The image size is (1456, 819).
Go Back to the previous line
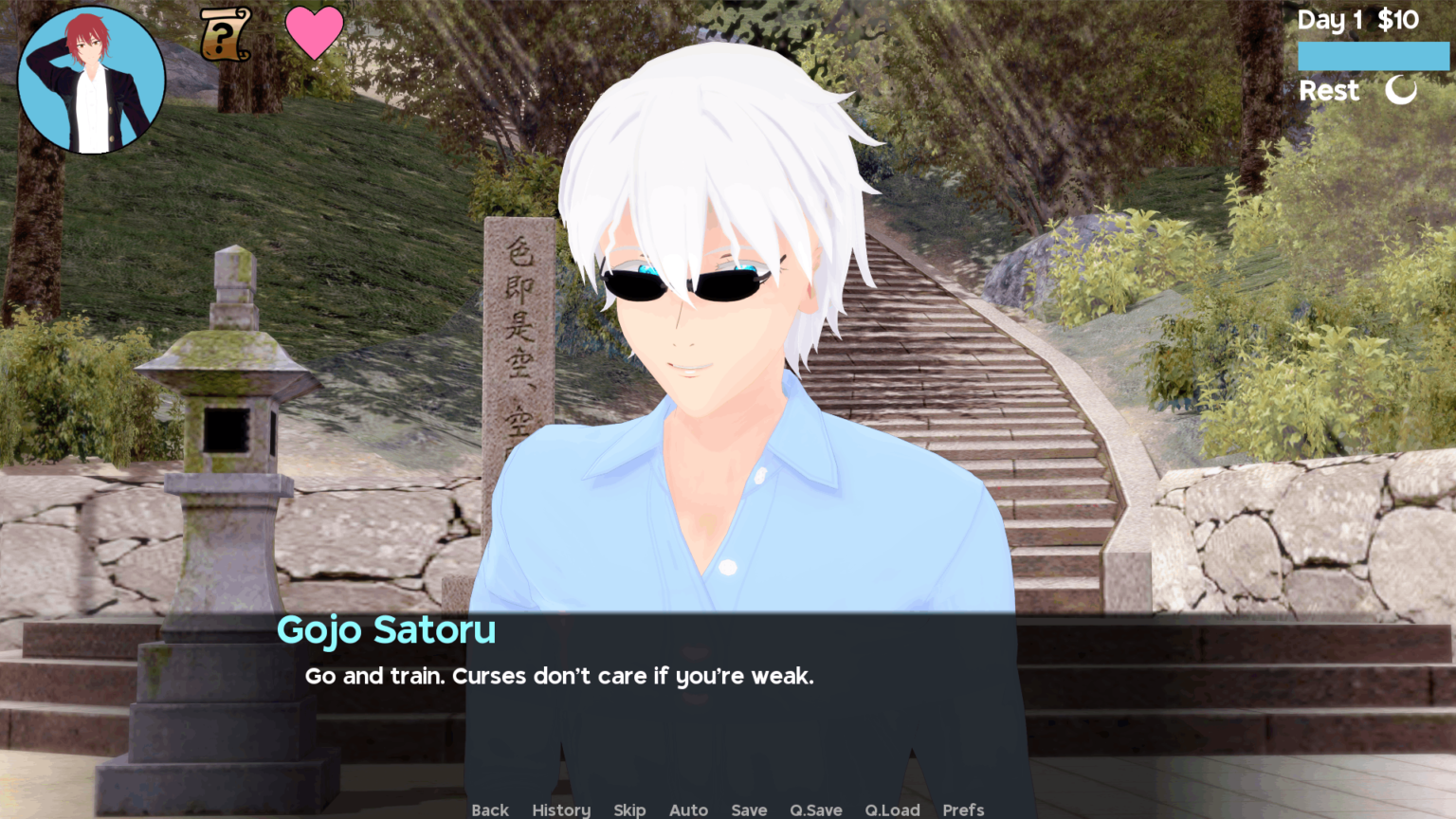coord(489,810)
